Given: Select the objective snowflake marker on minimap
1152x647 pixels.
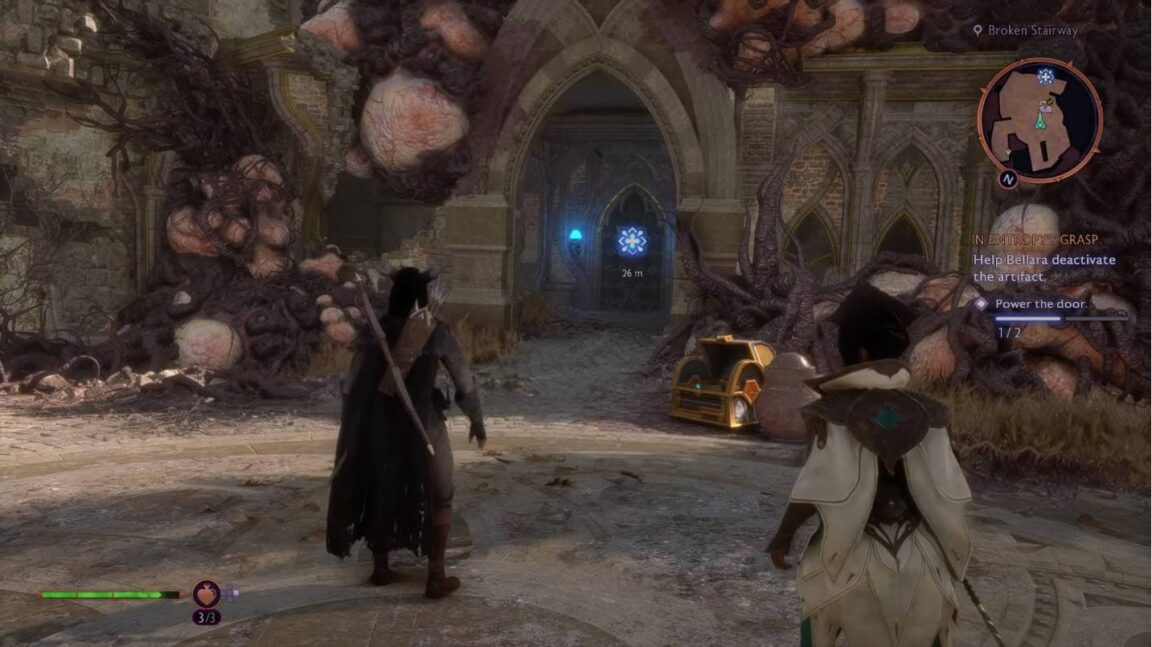Looking at the screenshot, I should 1046,77.
